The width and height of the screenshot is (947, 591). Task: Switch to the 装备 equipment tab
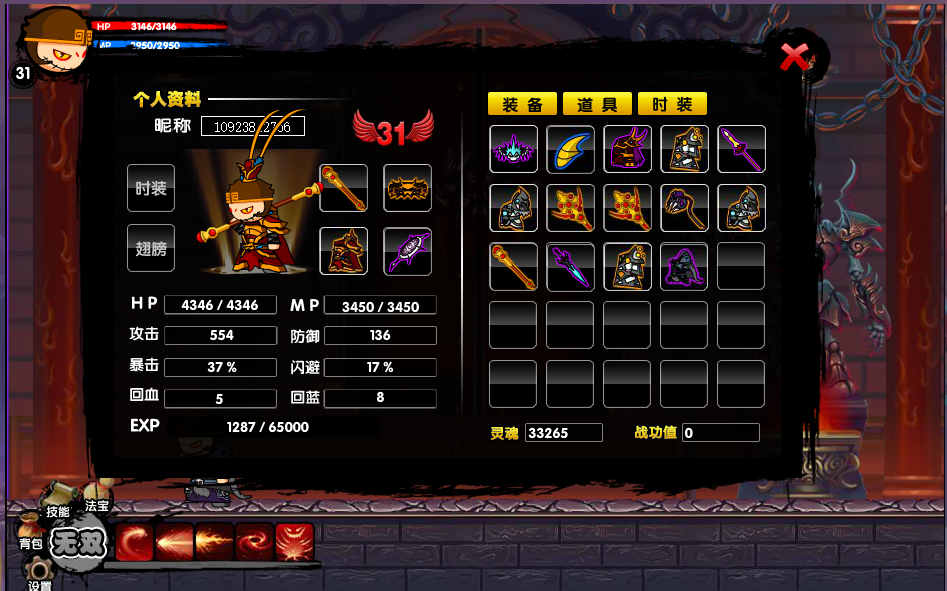tap(522, 104)
